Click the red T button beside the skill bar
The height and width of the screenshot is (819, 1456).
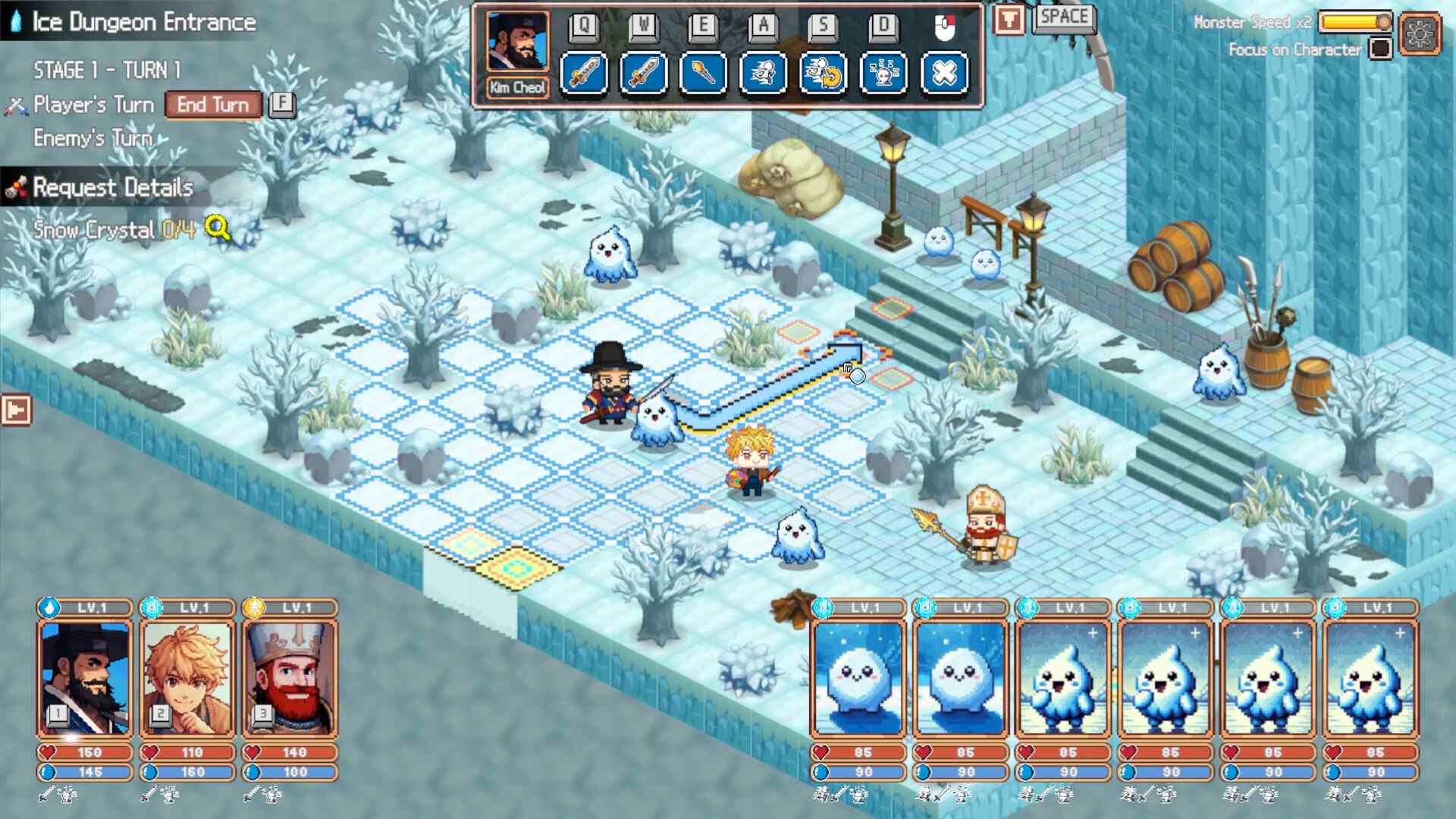pos(1009,20)
